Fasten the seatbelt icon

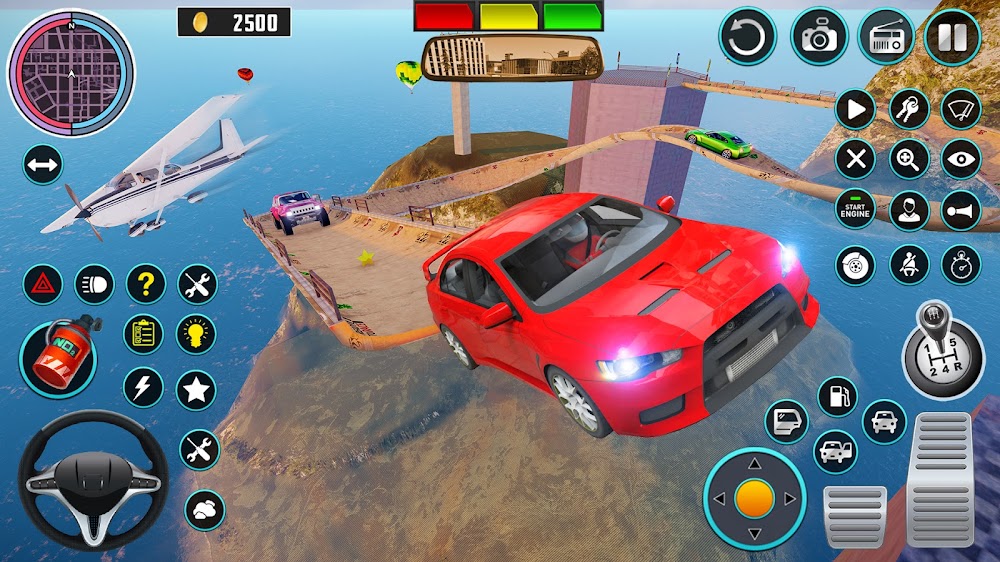coord(909,264)
